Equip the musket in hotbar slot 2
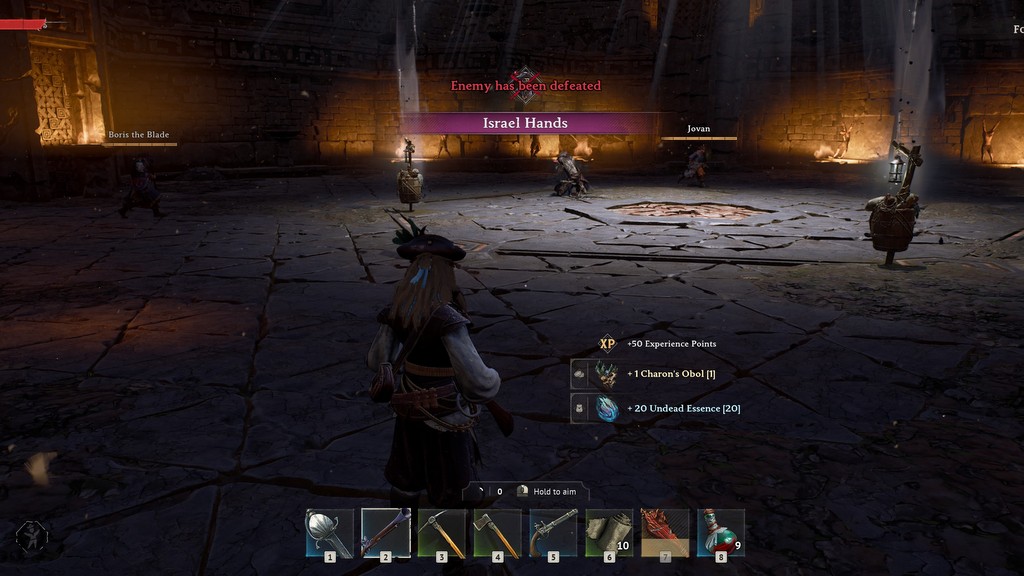 (386, 533)
